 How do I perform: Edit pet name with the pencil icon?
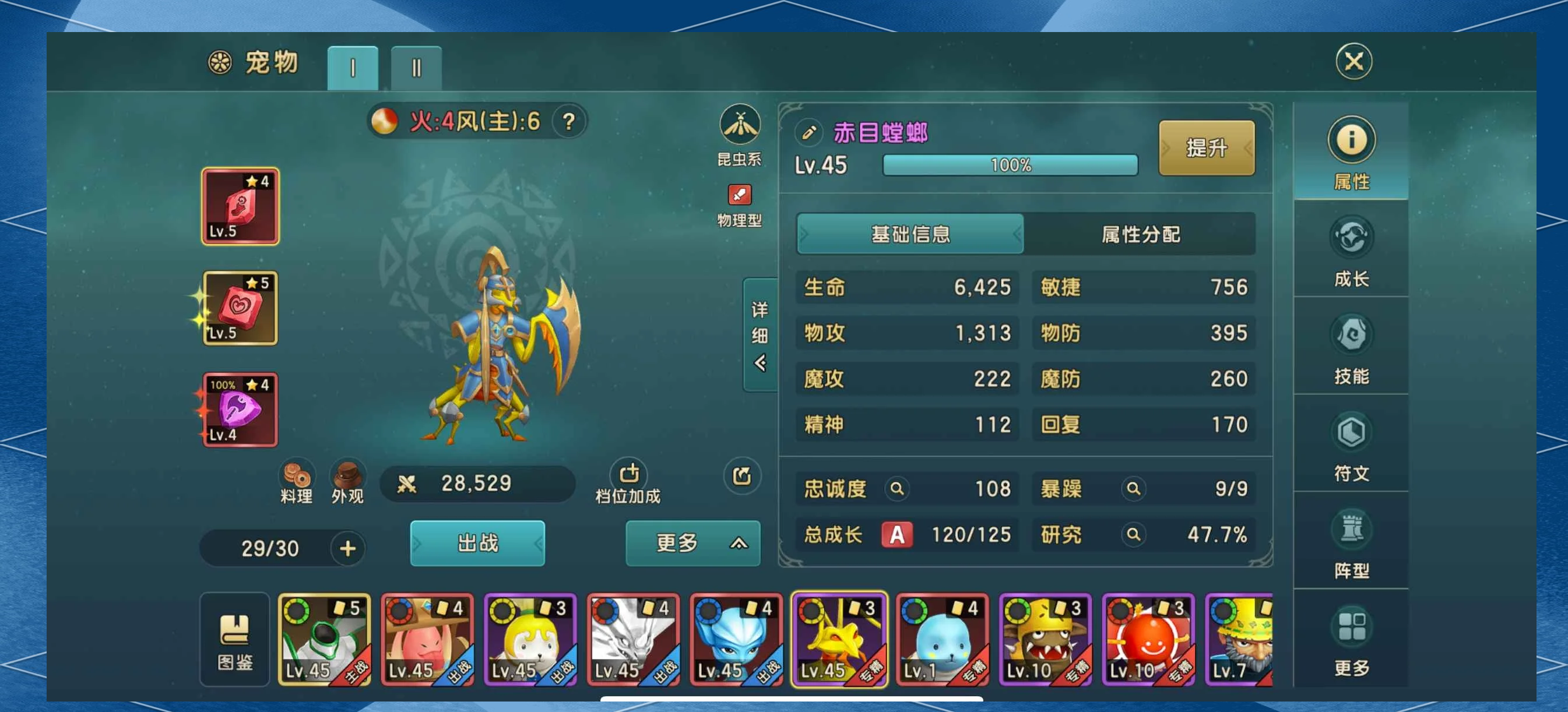[x=810, y=133]
